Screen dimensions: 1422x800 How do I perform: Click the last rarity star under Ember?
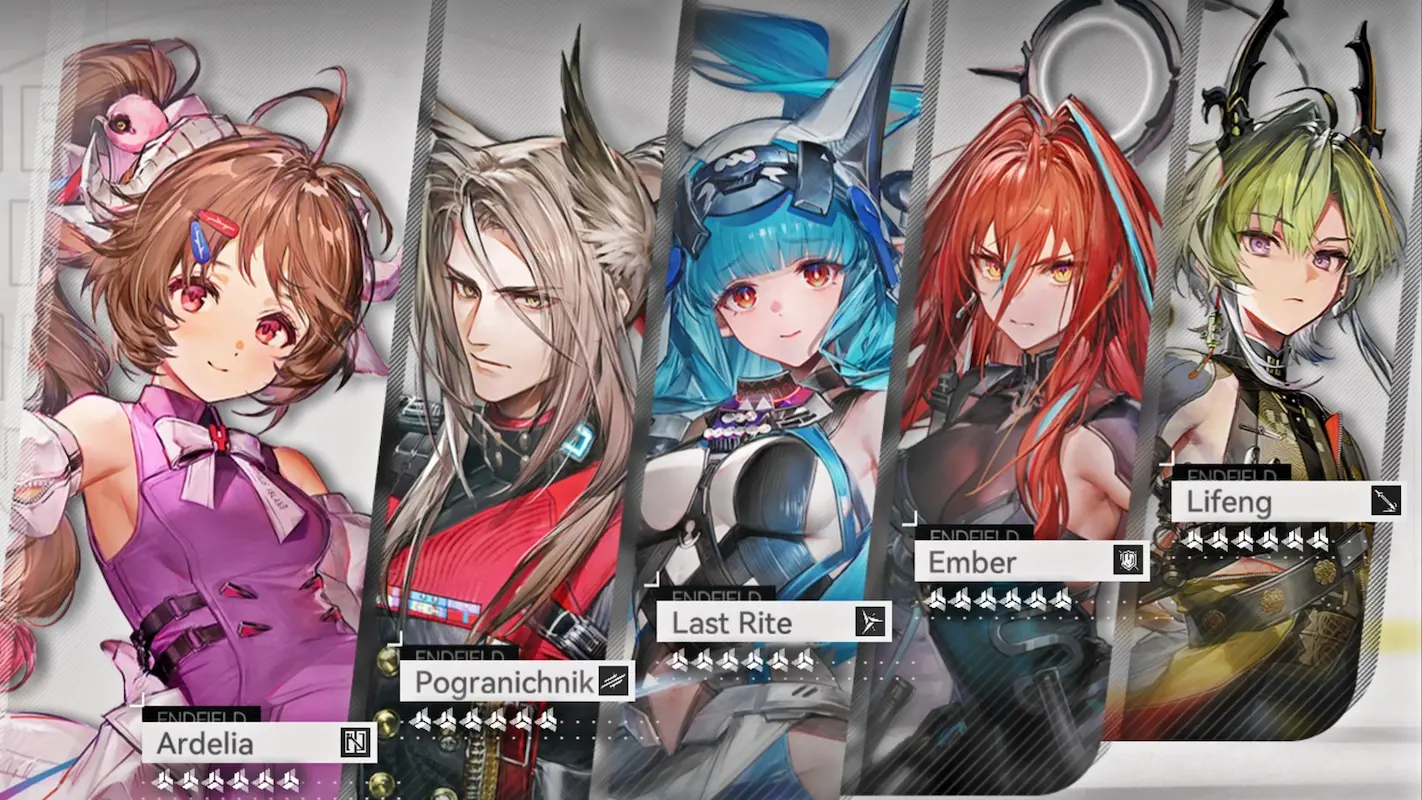click(1060, 599)
